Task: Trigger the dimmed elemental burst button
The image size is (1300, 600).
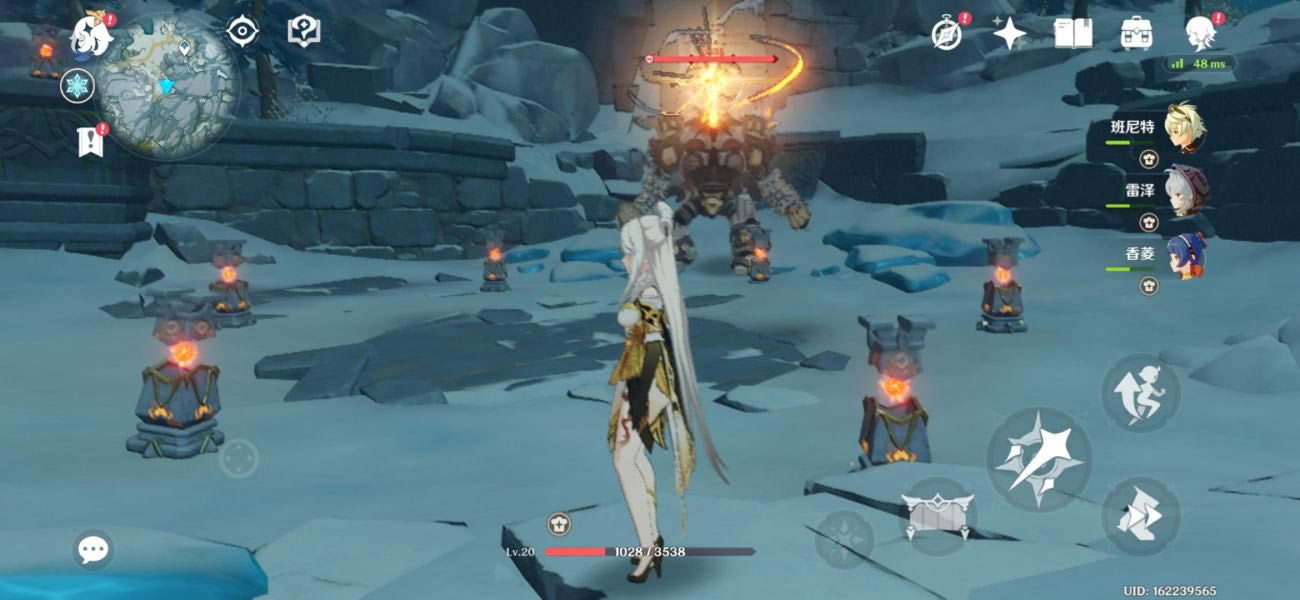Action: point(844,540)
